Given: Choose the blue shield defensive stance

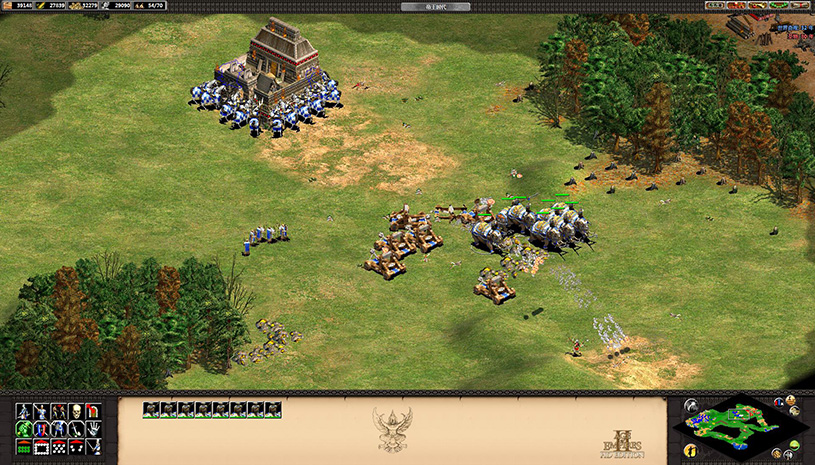Looking at the screenshot, I should pos(41,428).
